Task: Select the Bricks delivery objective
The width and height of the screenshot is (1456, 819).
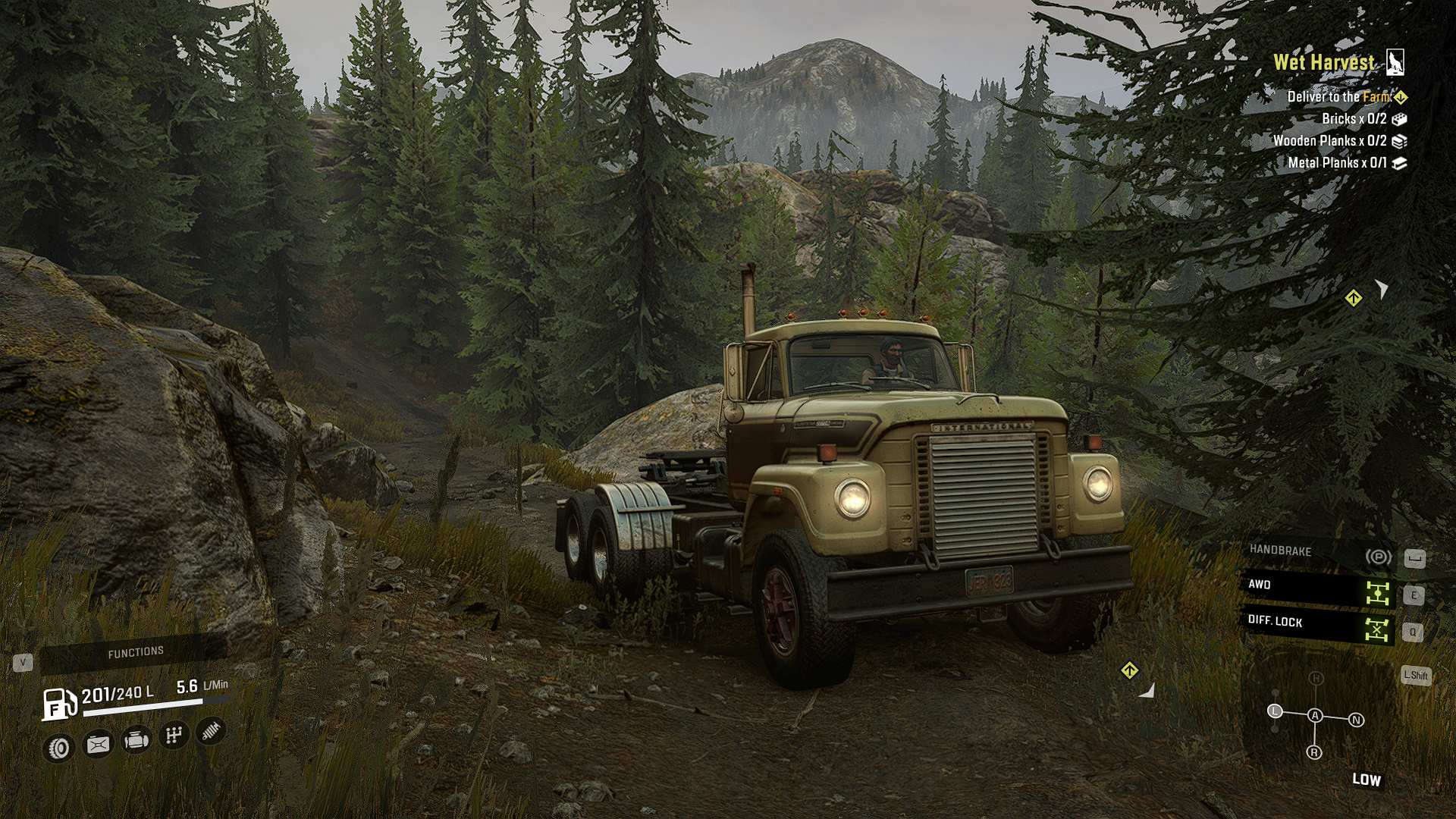Action: tap(1354, 119)
